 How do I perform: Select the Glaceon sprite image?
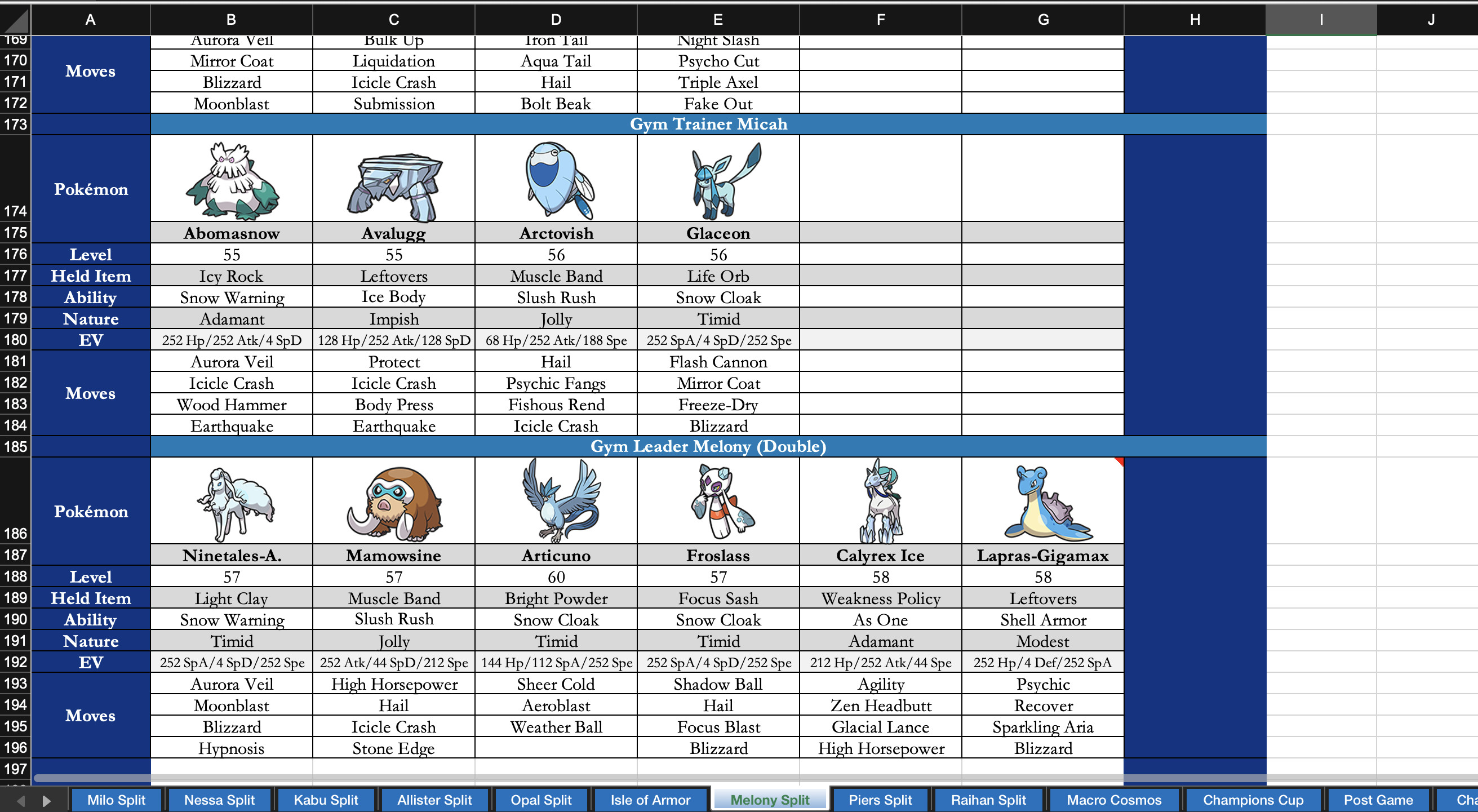click(718, 180)
